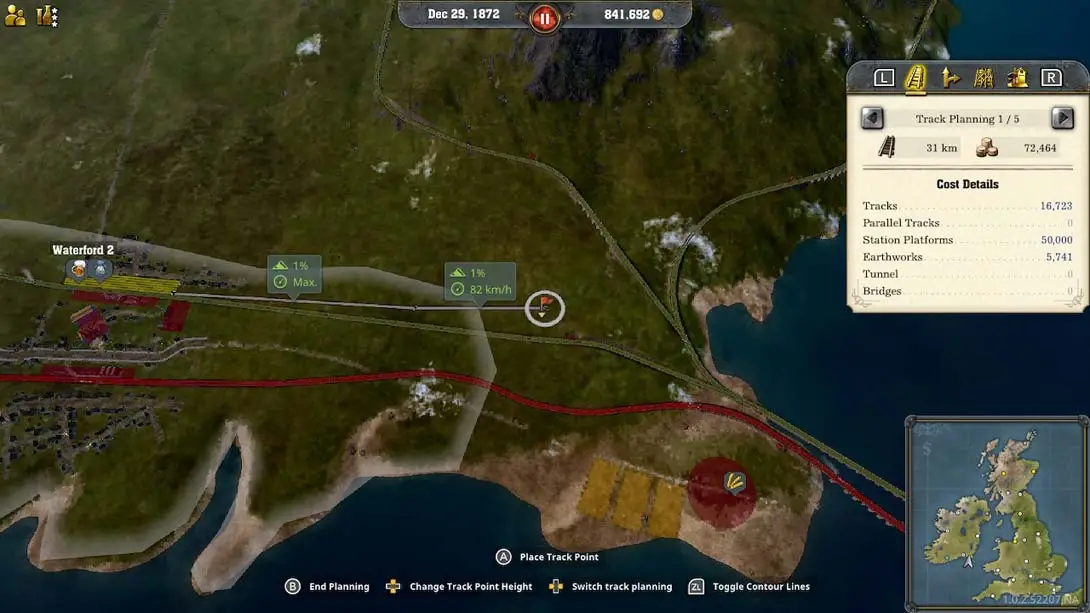This screenshot has height=613, width=1090.
Task: Open the gold people icon menu
Action: [15, 15]
